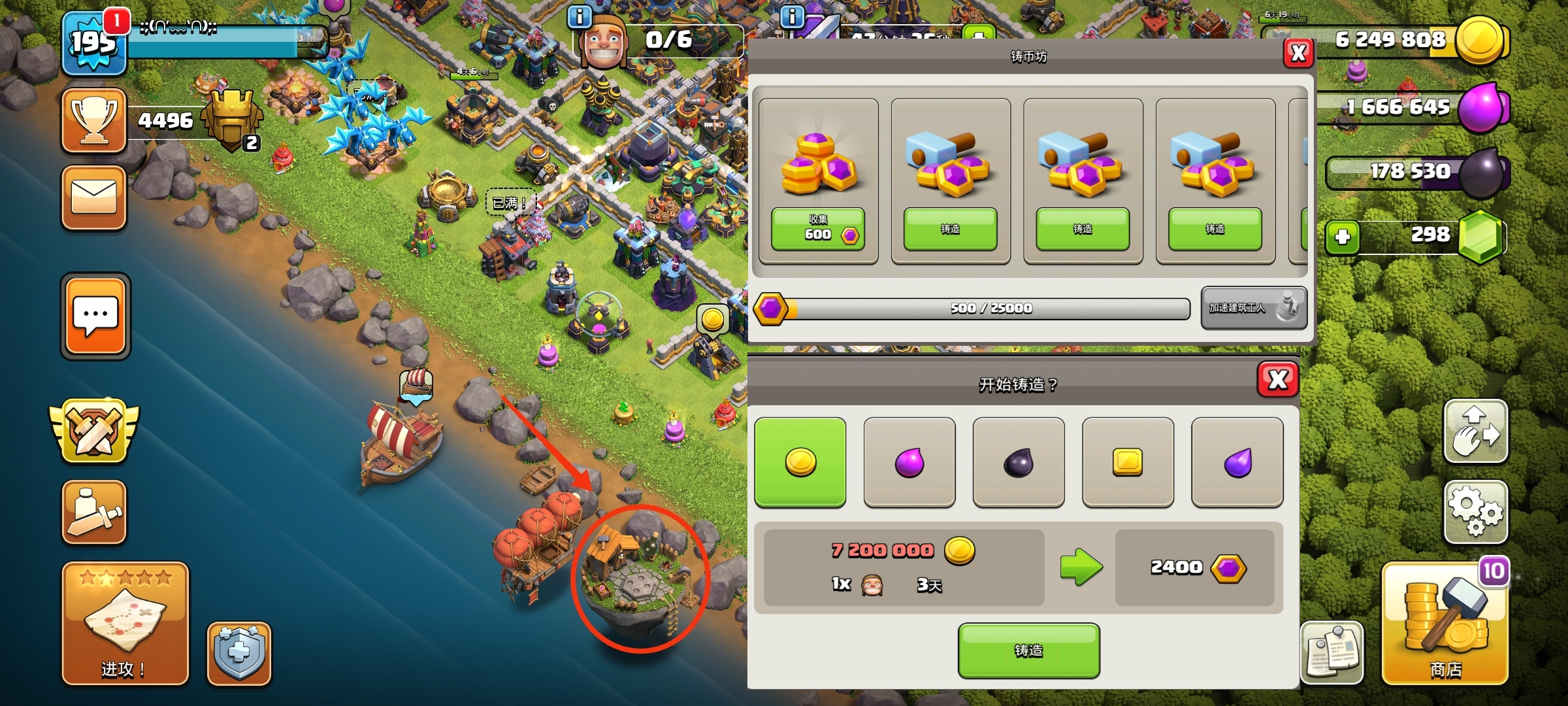1568x706 pixels.
Task: Collect the 600 capital gold
Action: click(x=818, y=229)
